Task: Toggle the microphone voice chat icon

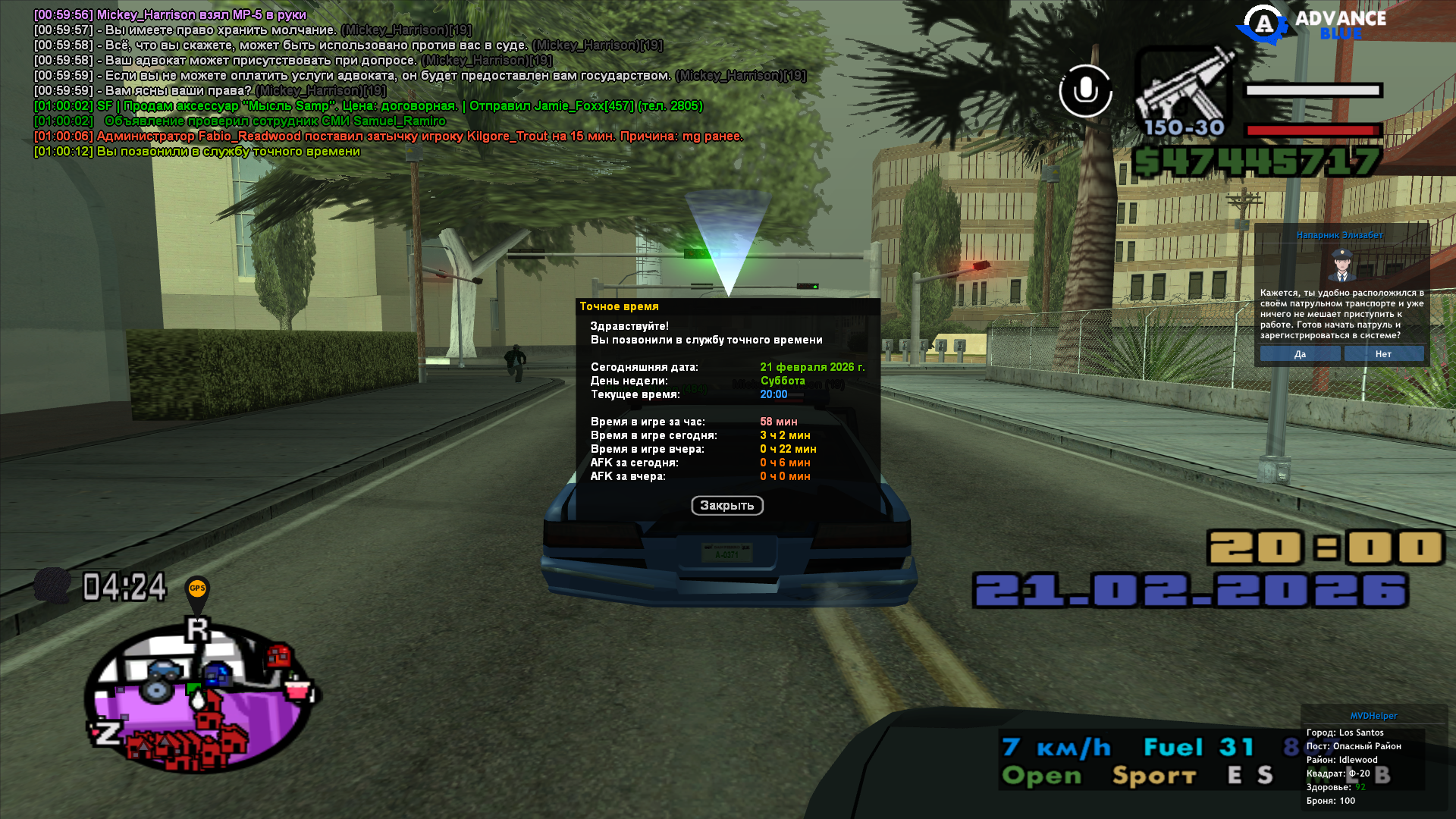Action: tap(1085, 91)
